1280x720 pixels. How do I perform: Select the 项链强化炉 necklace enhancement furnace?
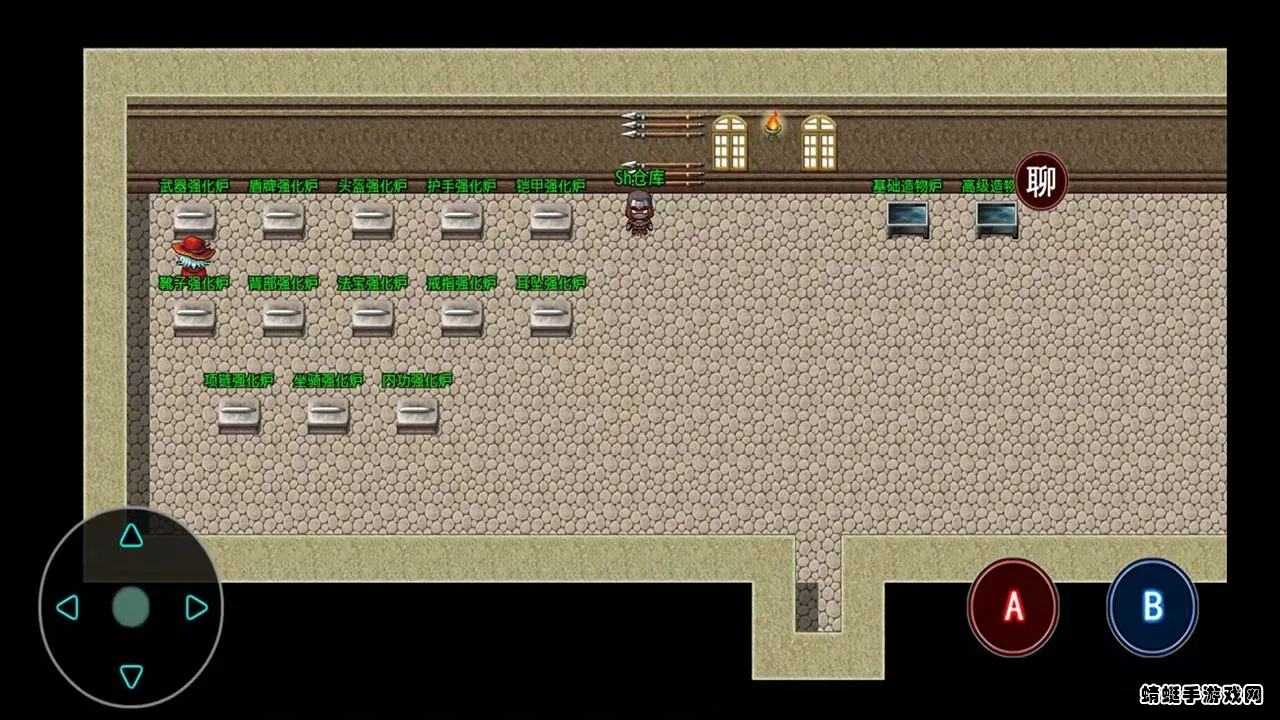coord(238,415)
